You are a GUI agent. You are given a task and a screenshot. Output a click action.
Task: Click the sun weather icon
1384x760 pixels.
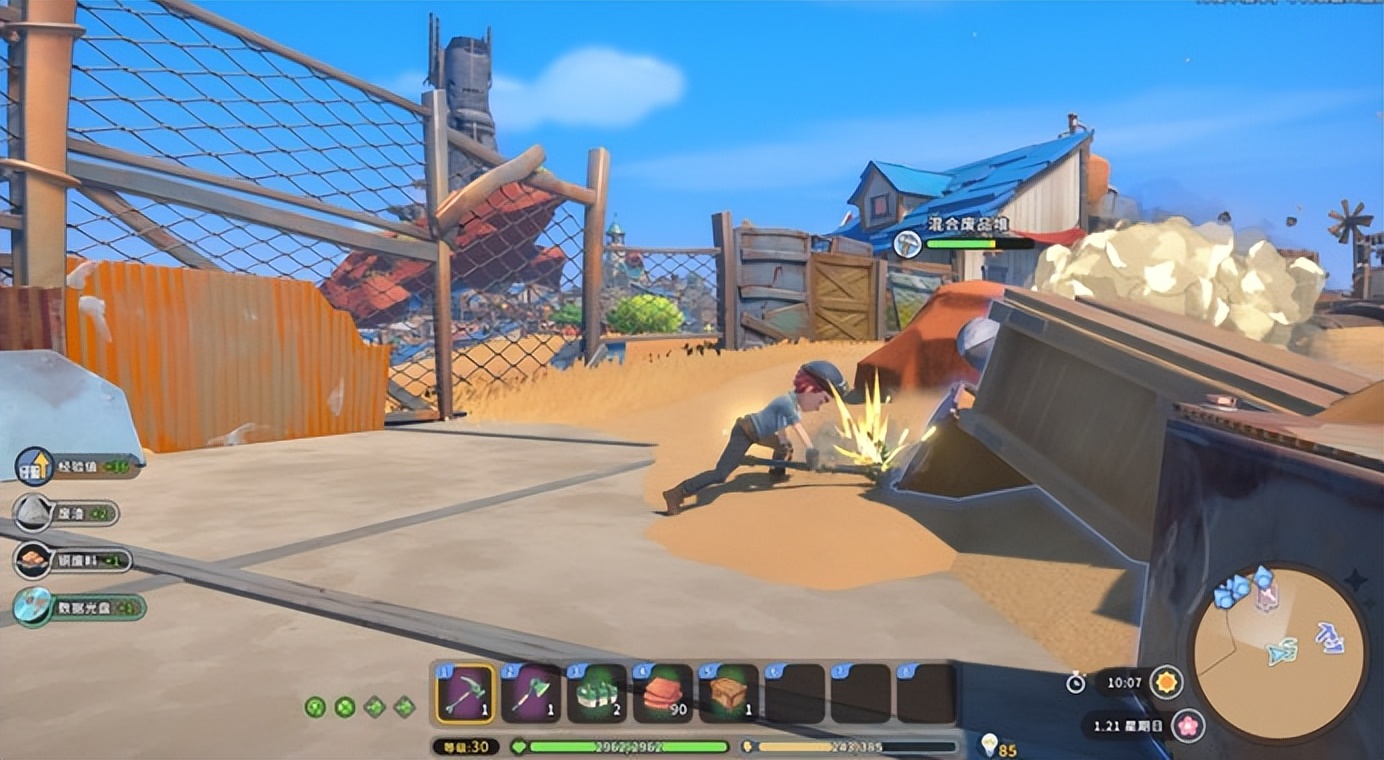1165,683
